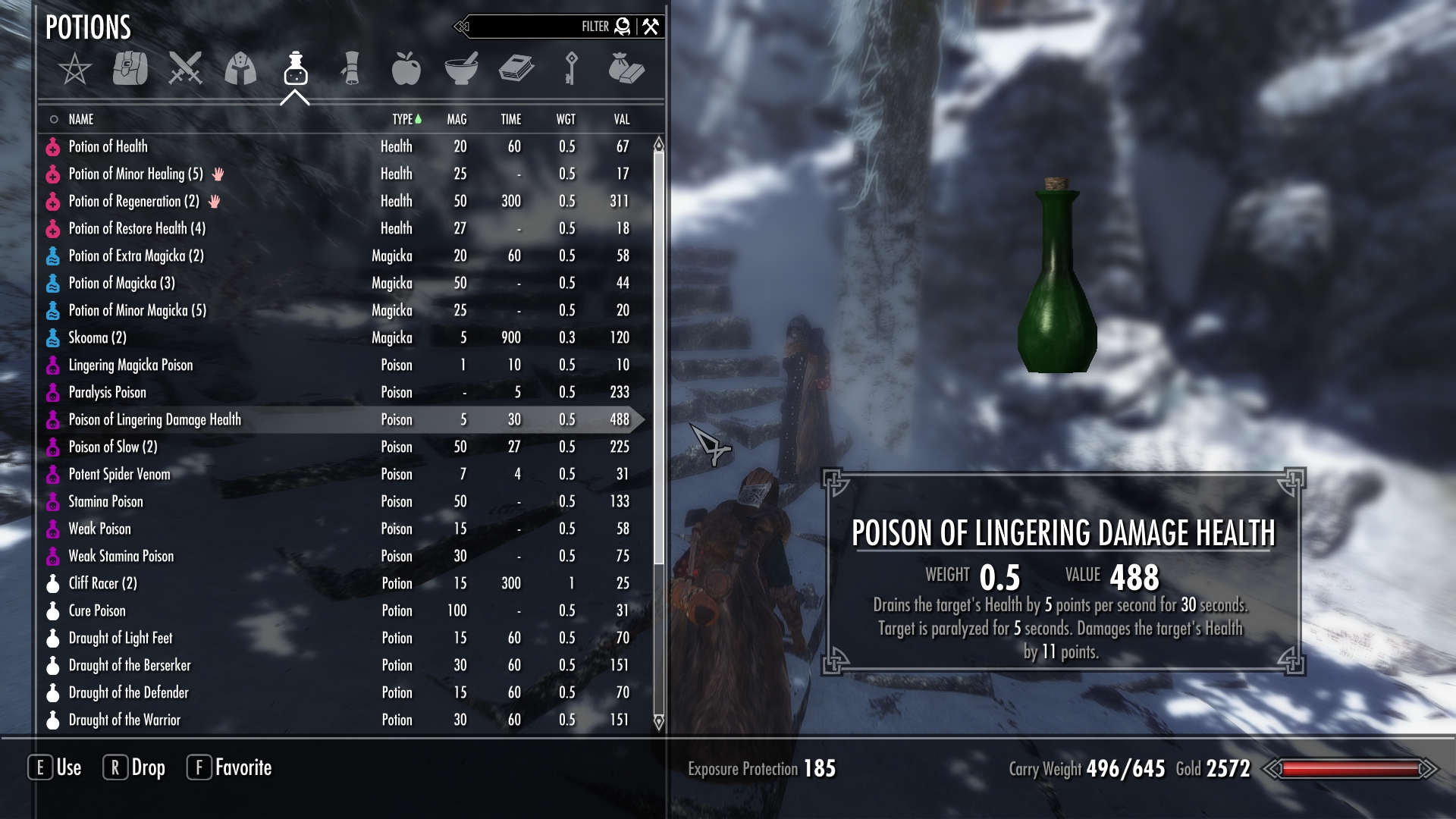Select the Cliff Racer drink entry
Screen dimensions: 1456x819
tap(102, 583)
